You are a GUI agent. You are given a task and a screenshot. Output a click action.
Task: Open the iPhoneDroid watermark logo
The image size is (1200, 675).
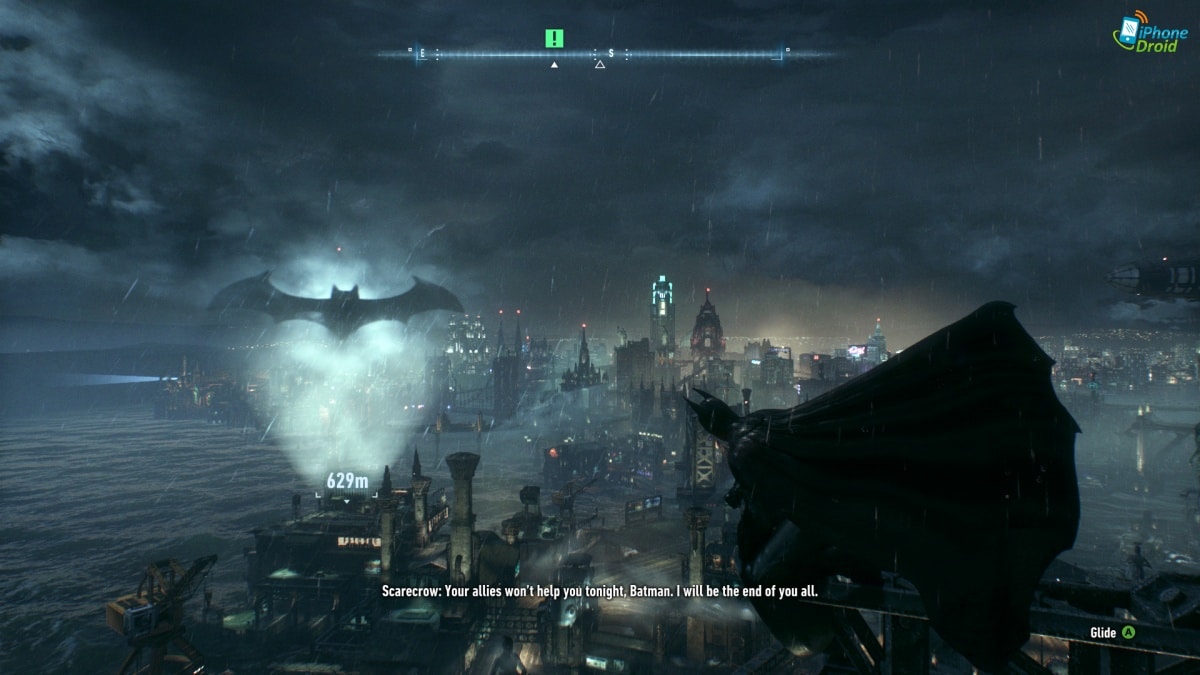[x=1150, y=33]
